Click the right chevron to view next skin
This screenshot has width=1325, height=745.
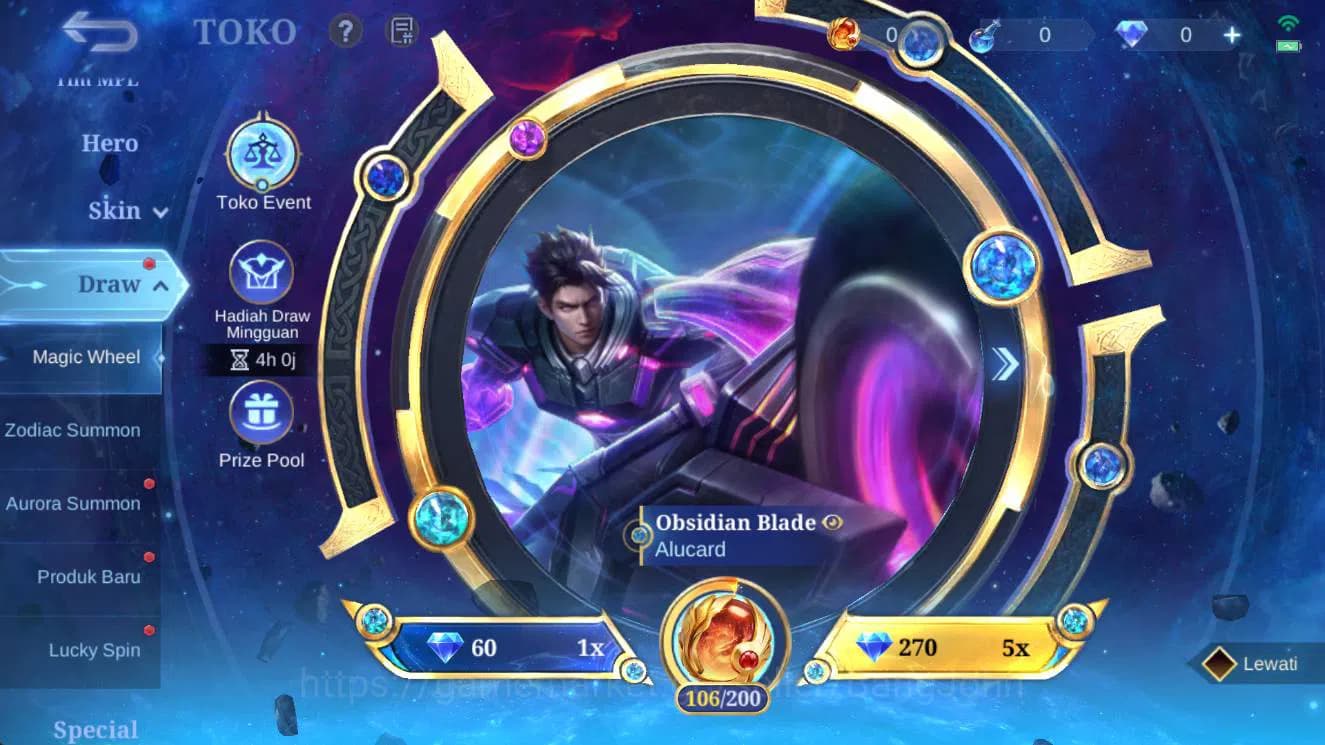click(1004, 364)
